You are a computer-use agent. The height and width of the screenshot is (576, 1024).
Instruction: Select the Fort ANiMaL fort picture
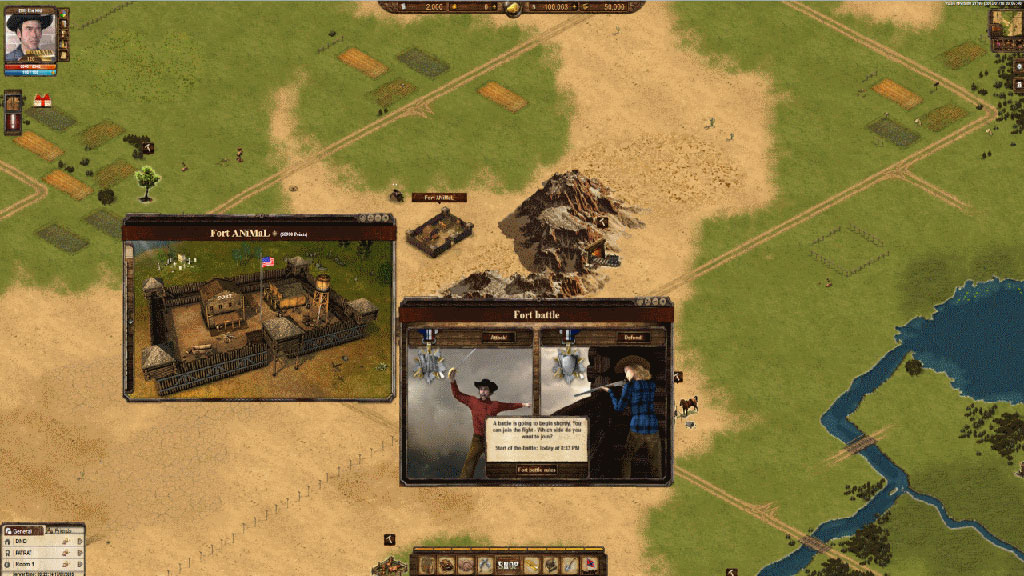259,318
